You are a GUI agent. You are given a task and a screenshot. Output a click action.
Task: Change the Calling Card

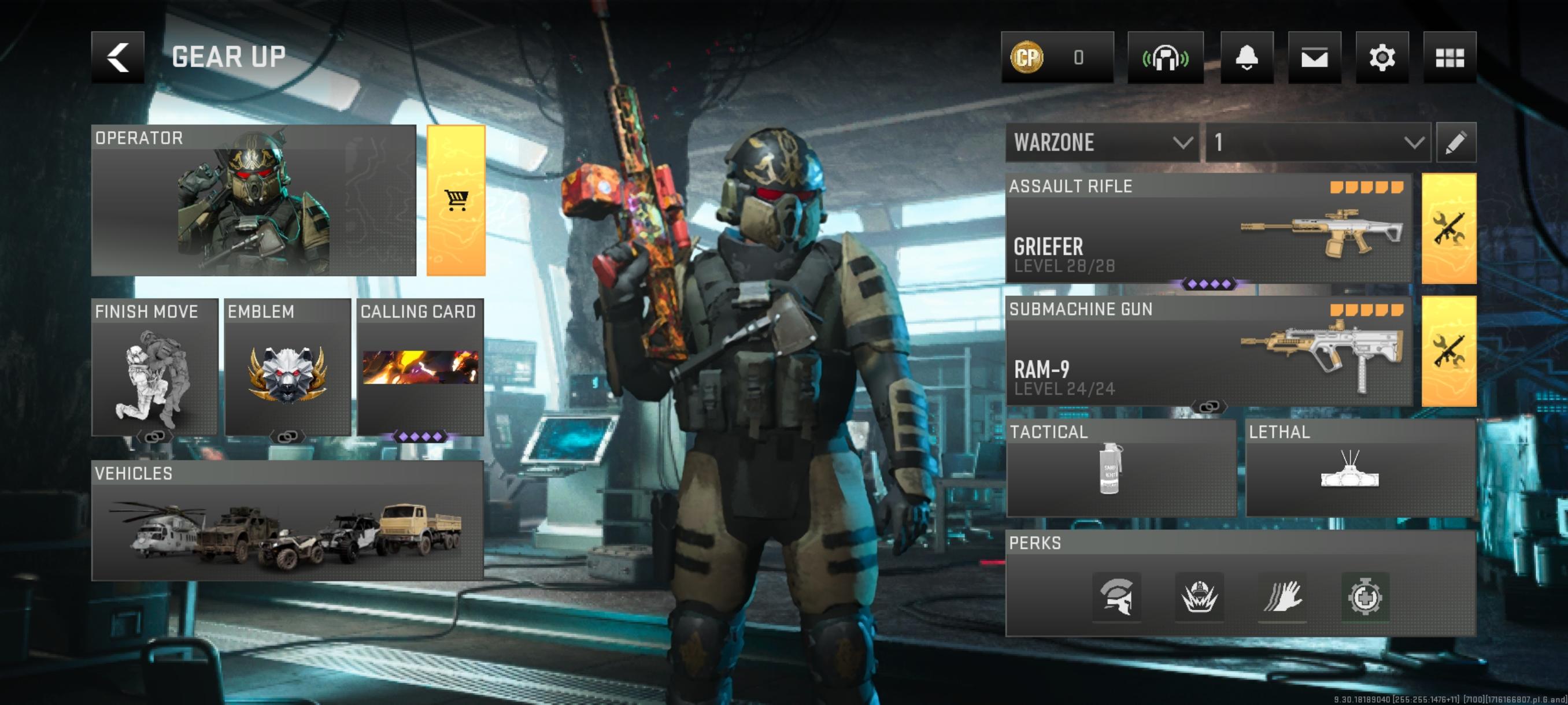pyautogui.click(x=420, y=367)
